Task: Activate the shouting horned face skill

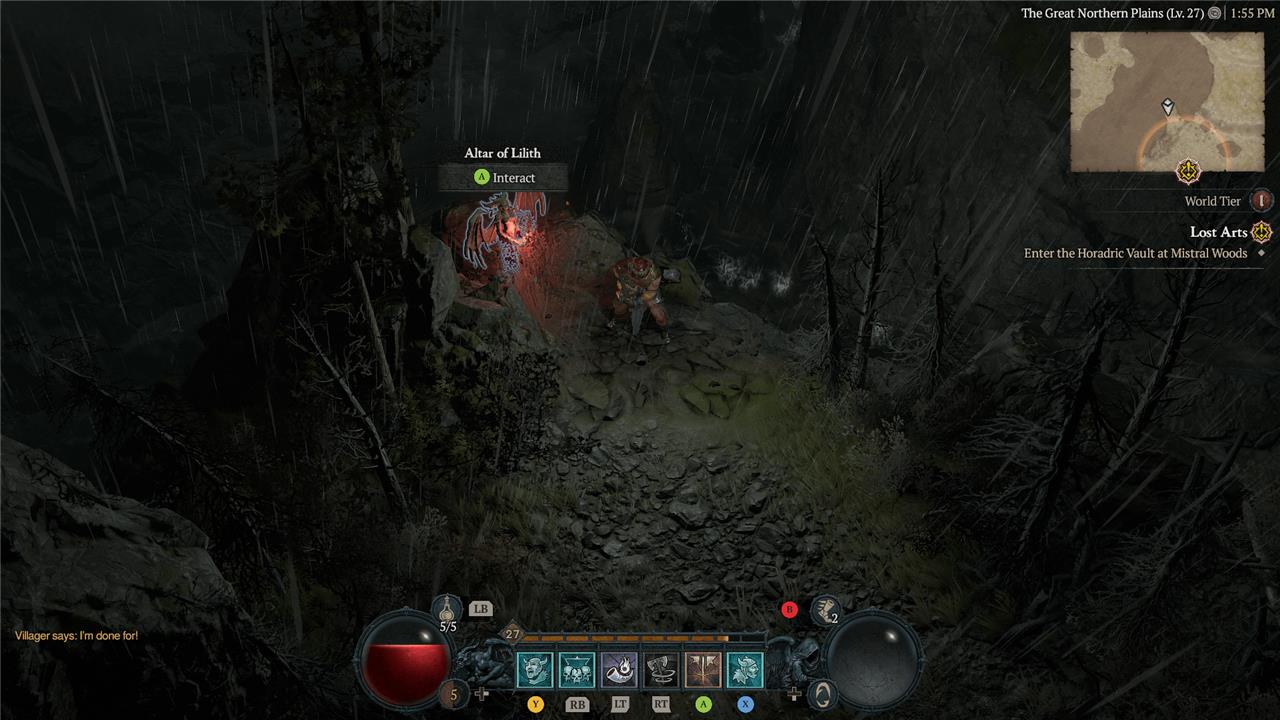Action: [x=534, y=670]
